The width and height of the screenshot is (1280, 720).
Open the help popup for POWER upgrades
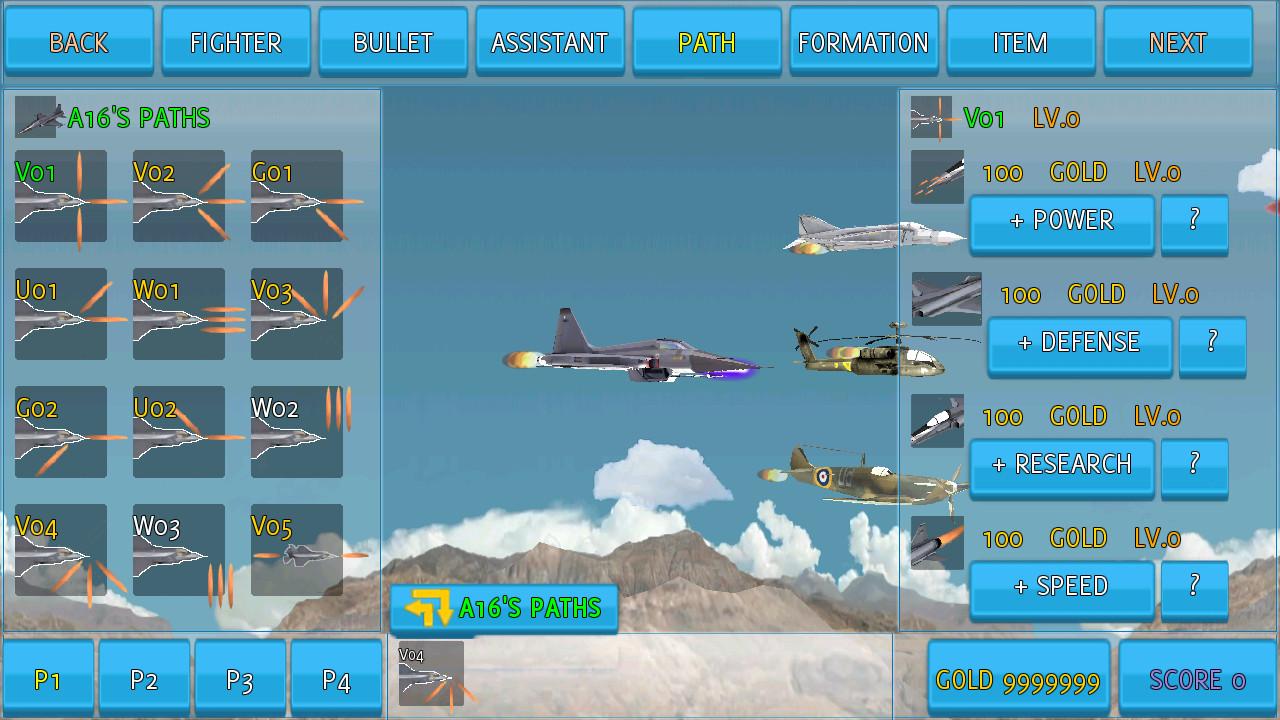point(1195,222)
